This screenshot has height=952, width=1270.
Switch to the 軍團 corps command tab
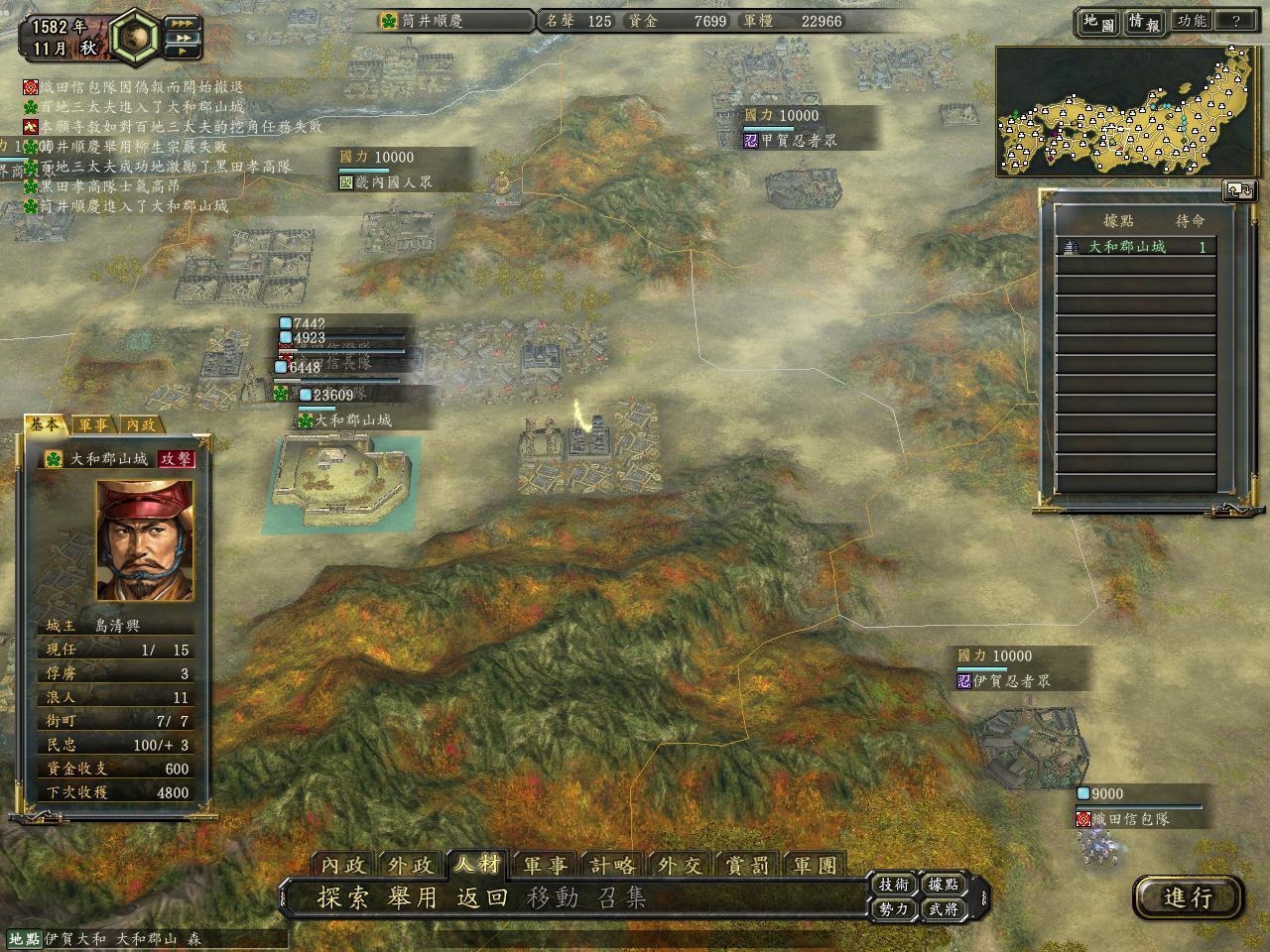point(815,865)
